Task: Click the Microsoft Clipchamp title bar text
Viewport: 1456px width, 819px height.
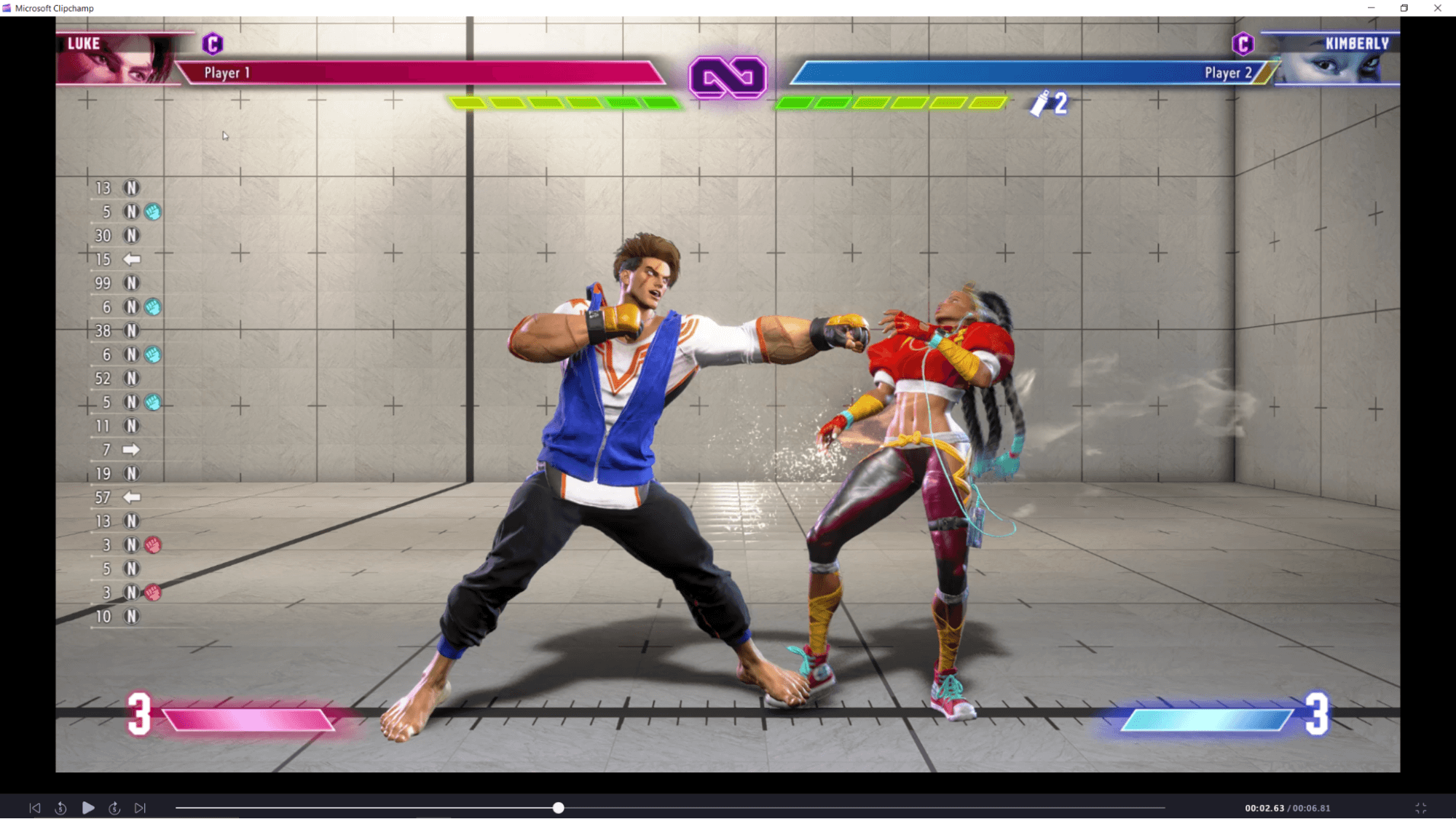Action: (x=55, y=8)
